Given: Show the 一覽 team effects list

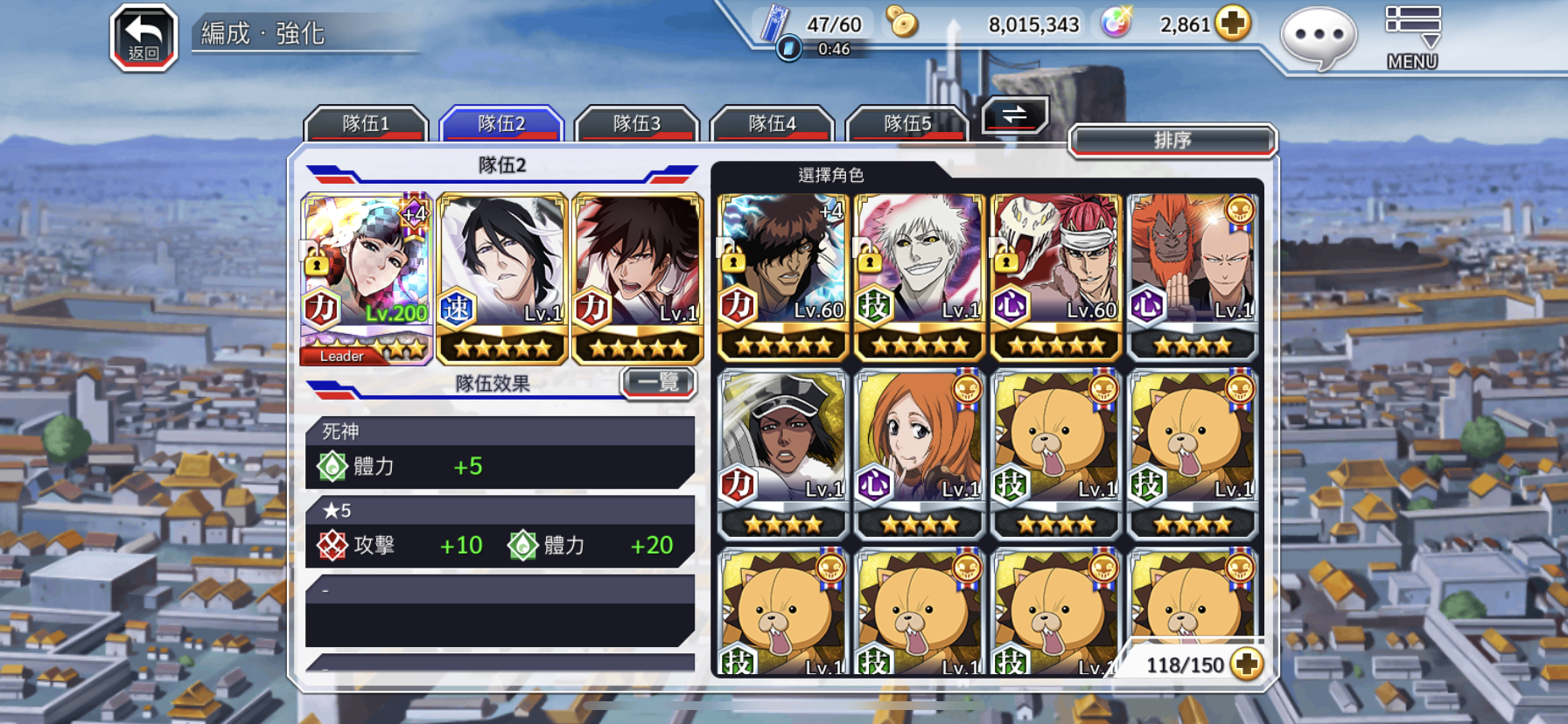Looking at the screenshot, I should click(x=659, y=382).
